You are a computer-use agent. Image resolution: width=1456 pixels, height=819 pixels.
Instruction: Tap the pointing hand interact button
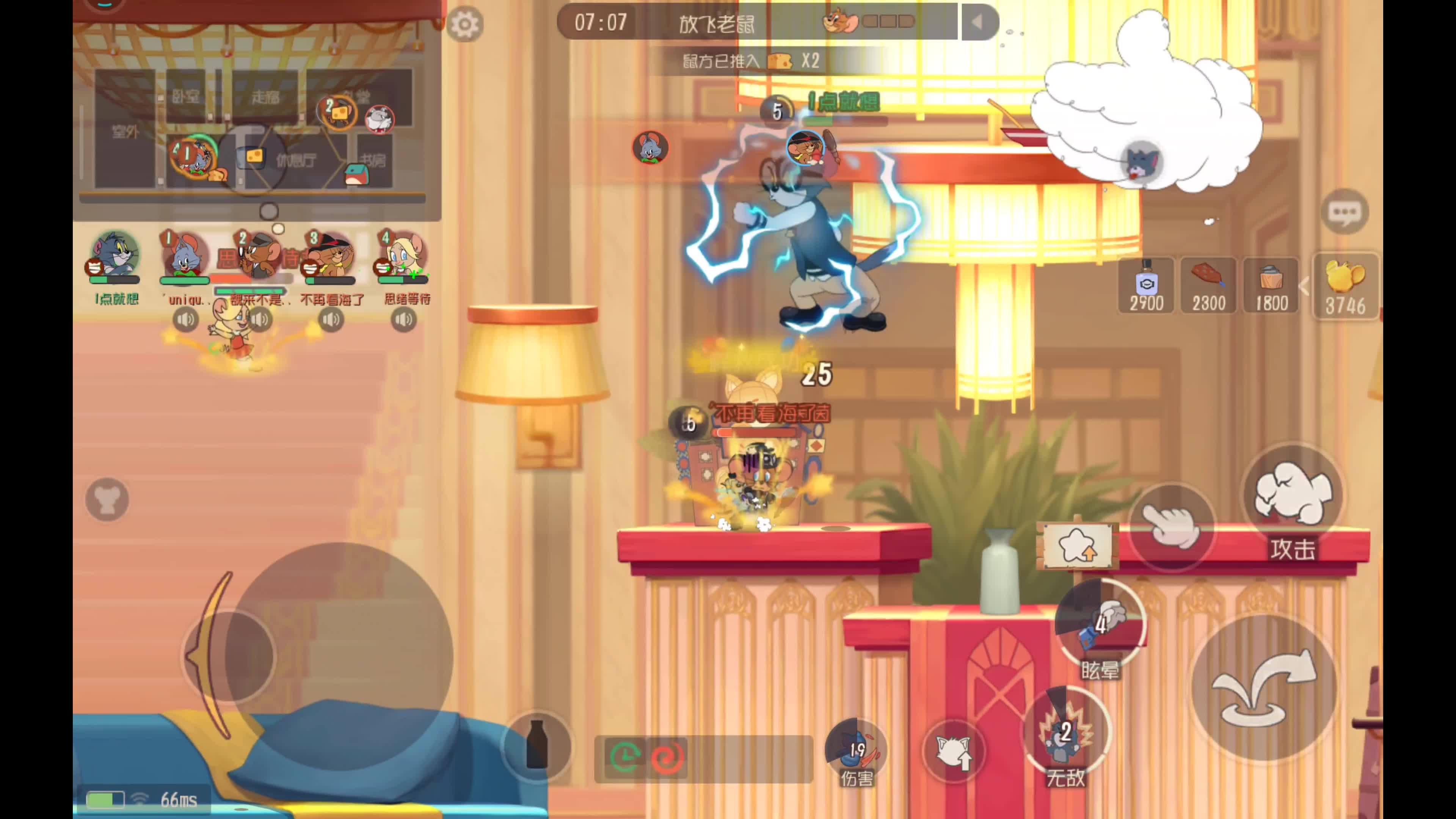click(x=1171, y=526)
